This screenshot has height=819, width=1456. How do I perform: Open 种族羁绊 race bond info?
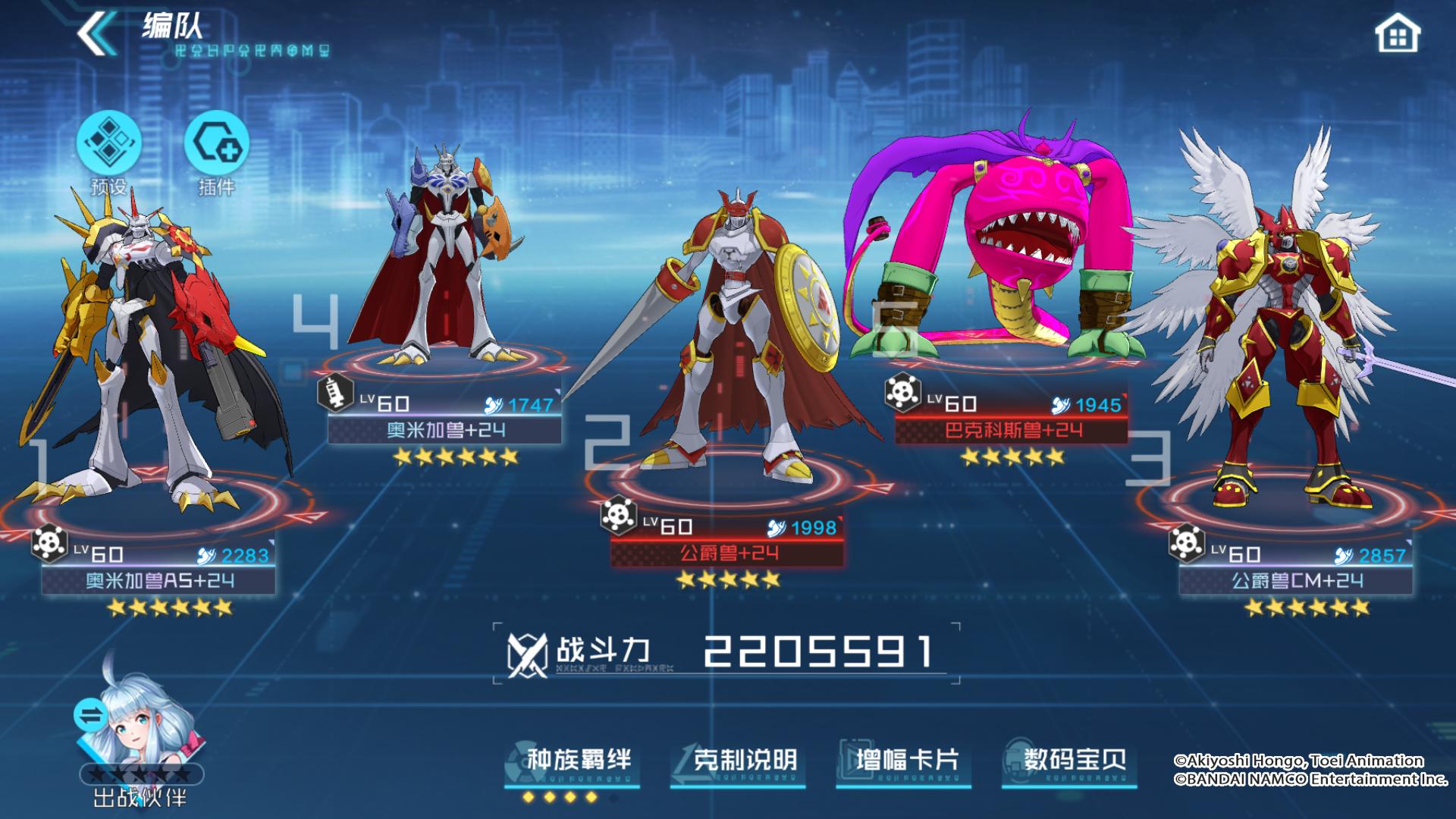573,761
